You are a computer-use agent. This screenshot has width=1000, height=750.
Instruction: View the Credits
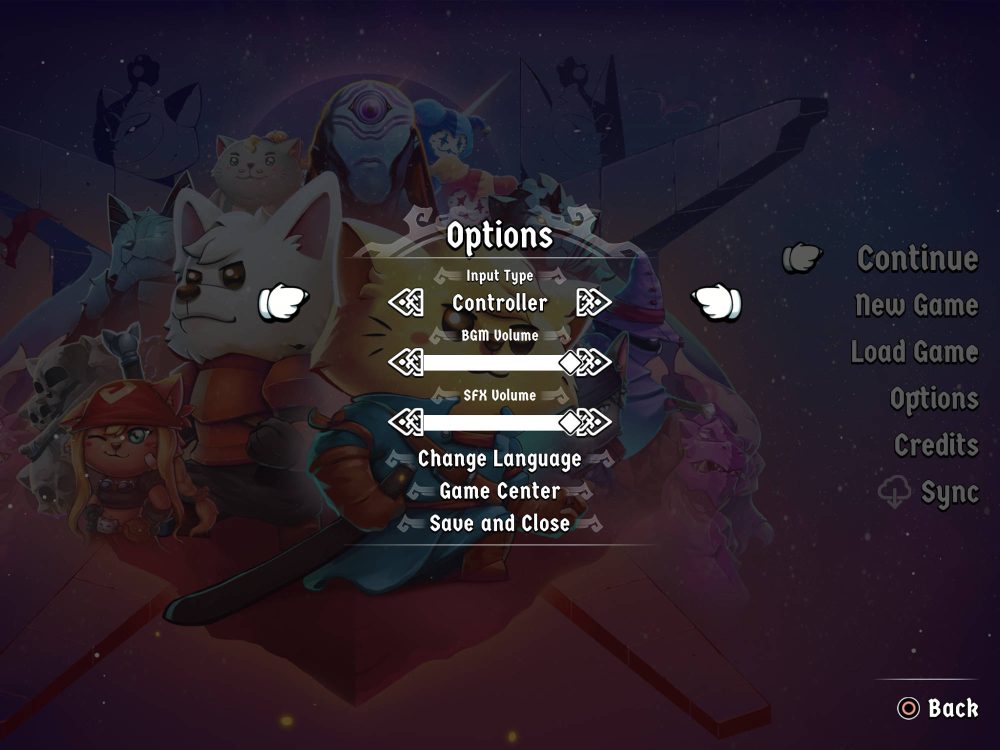click(x=935, y=445)
